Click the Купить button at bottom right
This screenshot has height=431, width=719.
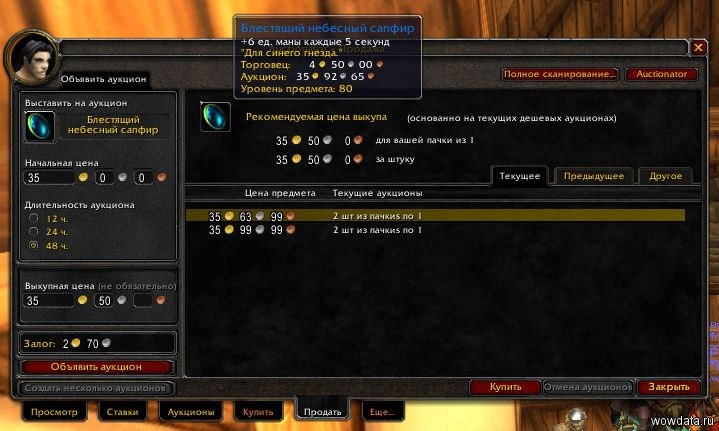[505, 386]
